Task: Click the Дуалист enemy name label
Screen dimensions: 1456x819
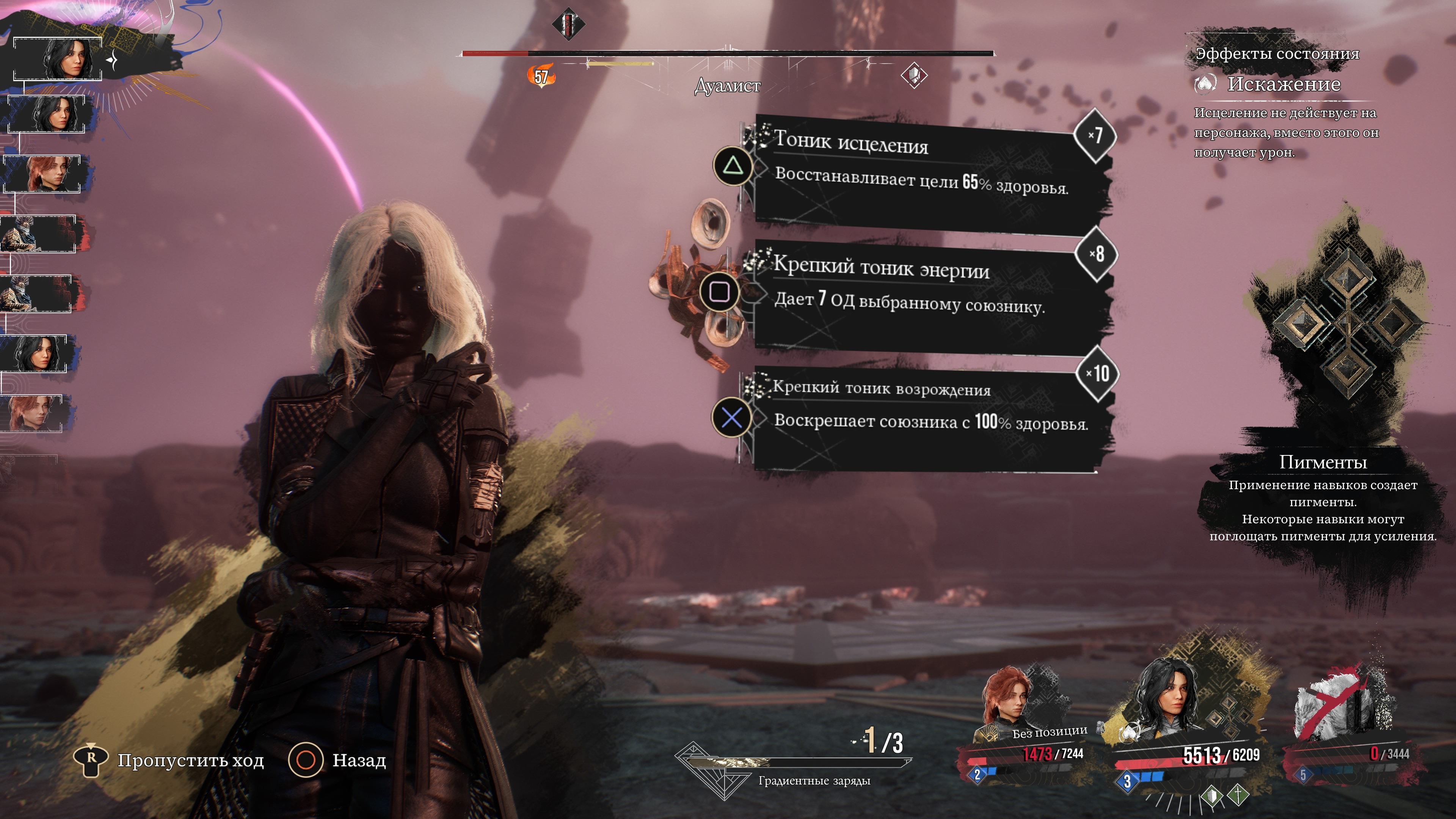Action: click(x=728, y=86)
